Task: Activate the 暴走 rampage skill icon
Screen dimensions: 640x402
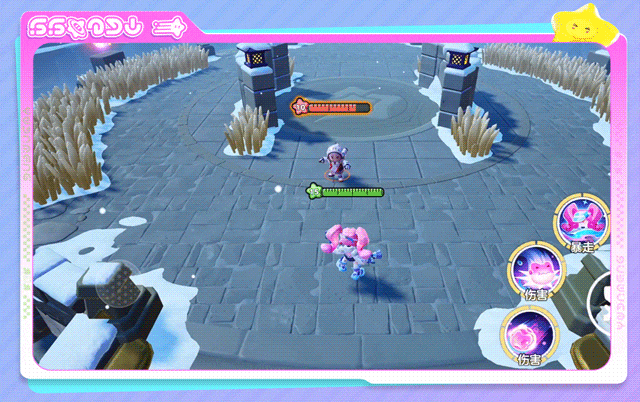Action: tap(583, 222)
